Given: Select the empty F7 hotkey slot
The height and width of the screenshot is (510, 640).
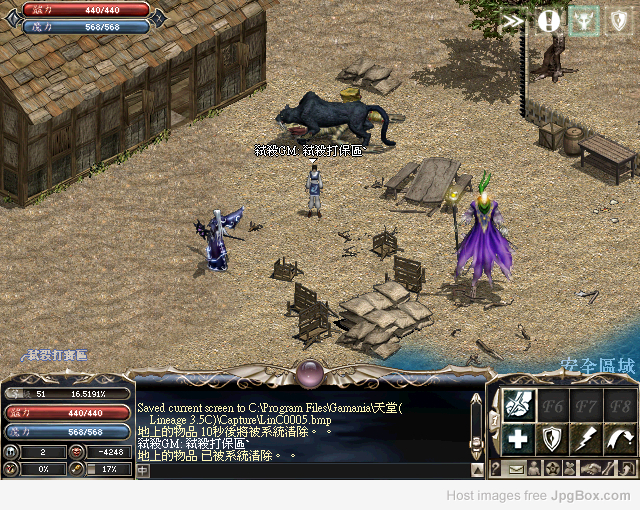Looking at the screenshot, I should tap(586, 403).
